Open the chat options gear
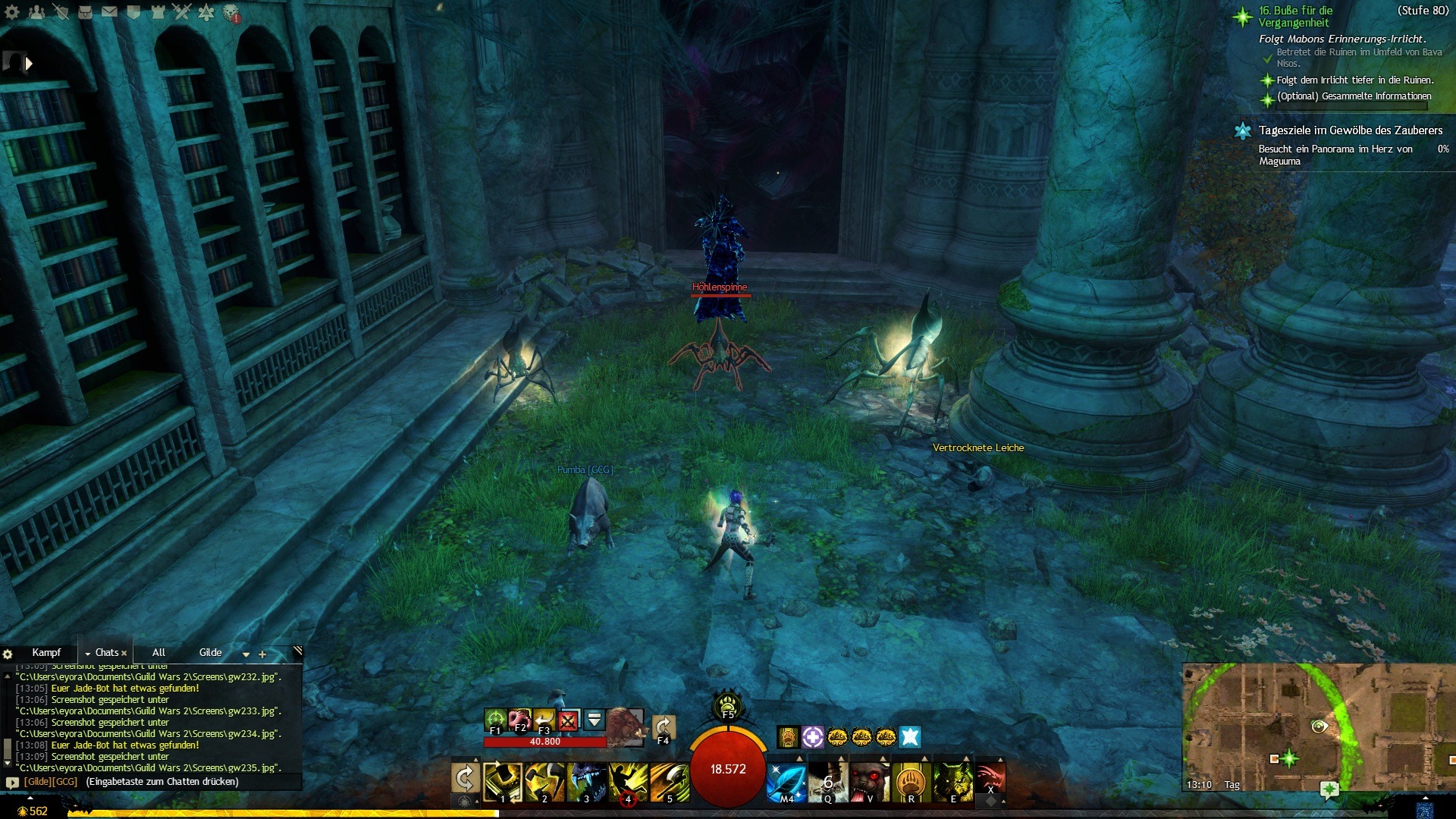1456x819 pixels. click(x=8, y=654)
